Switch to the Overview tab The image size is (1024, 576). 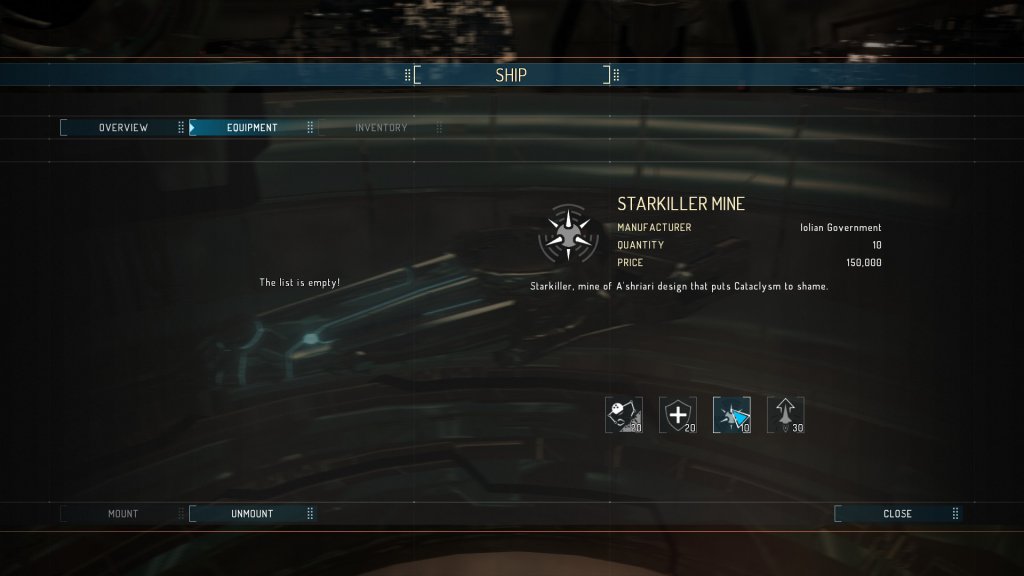[123, 128]
